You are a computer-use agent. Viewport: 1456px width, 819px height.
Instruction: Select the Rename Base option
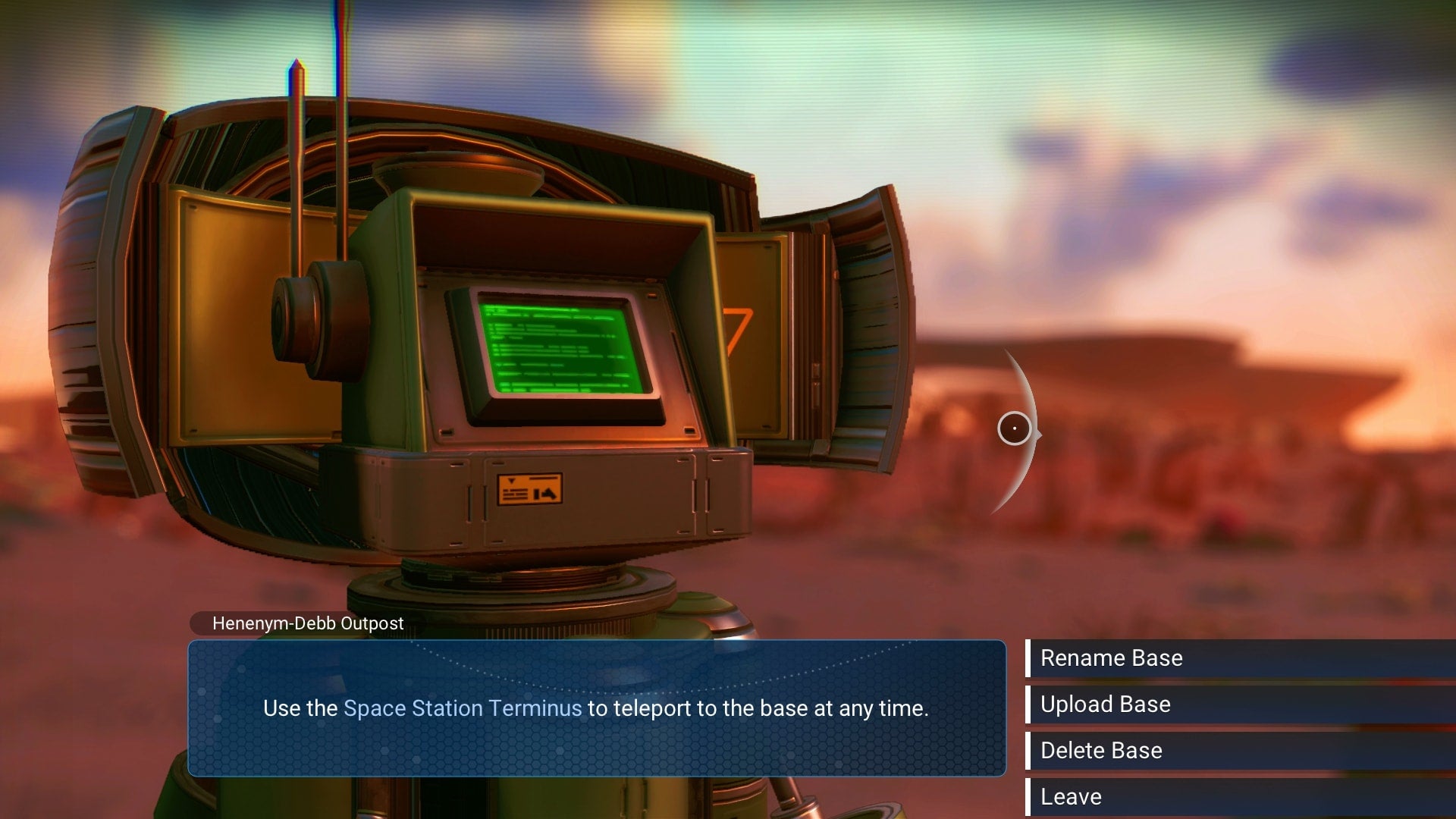(1111, 658)
